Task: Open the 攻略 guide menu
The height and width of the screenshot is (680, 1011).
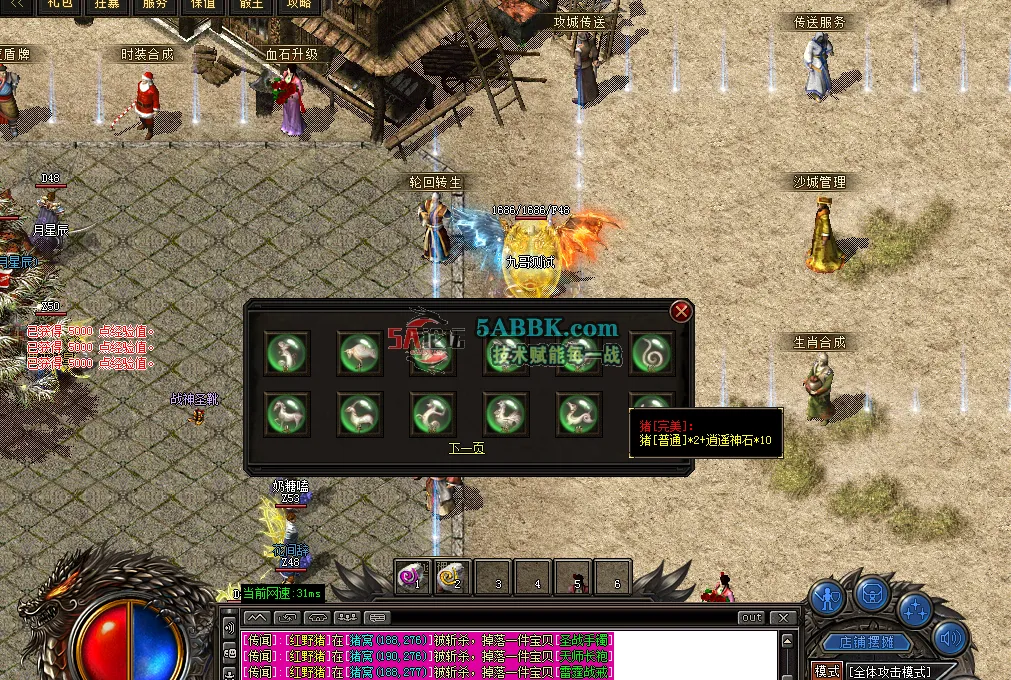Action: [299, 5]
